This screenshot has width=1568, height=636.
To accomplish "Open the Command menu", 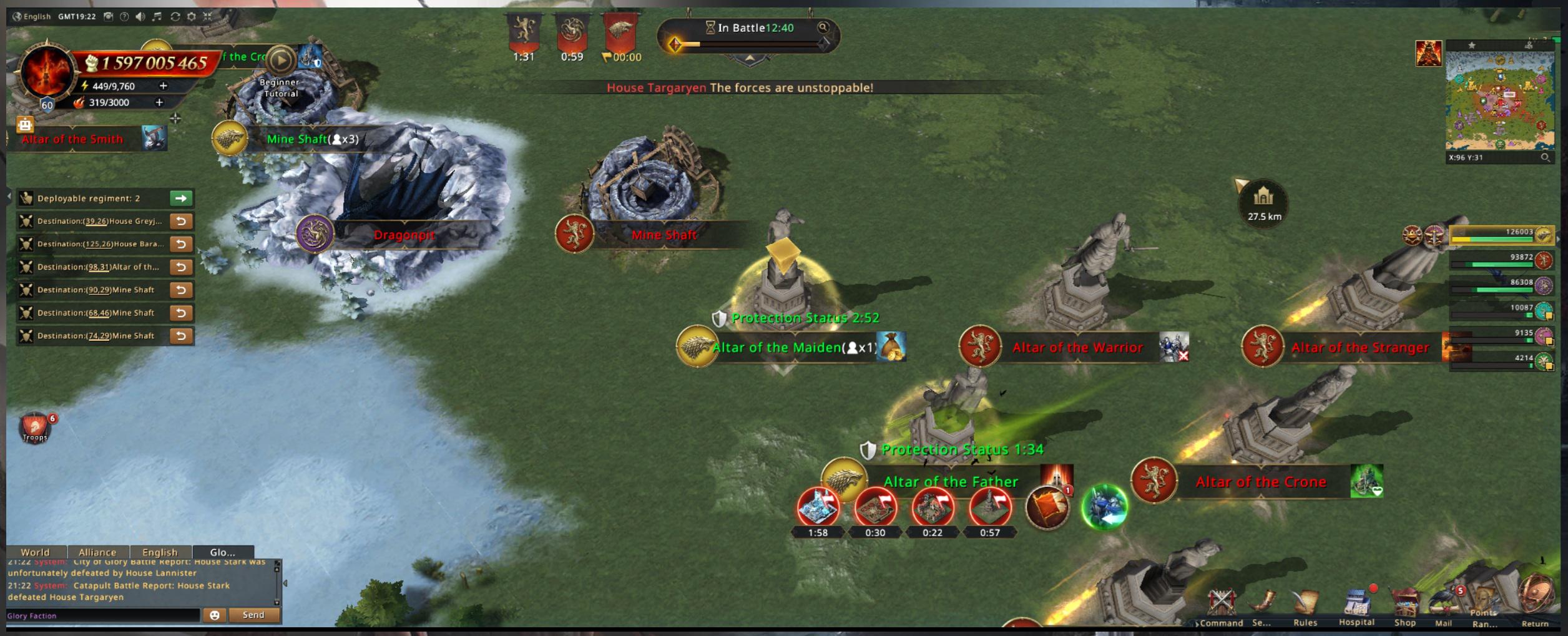I will pos(1221,604).
